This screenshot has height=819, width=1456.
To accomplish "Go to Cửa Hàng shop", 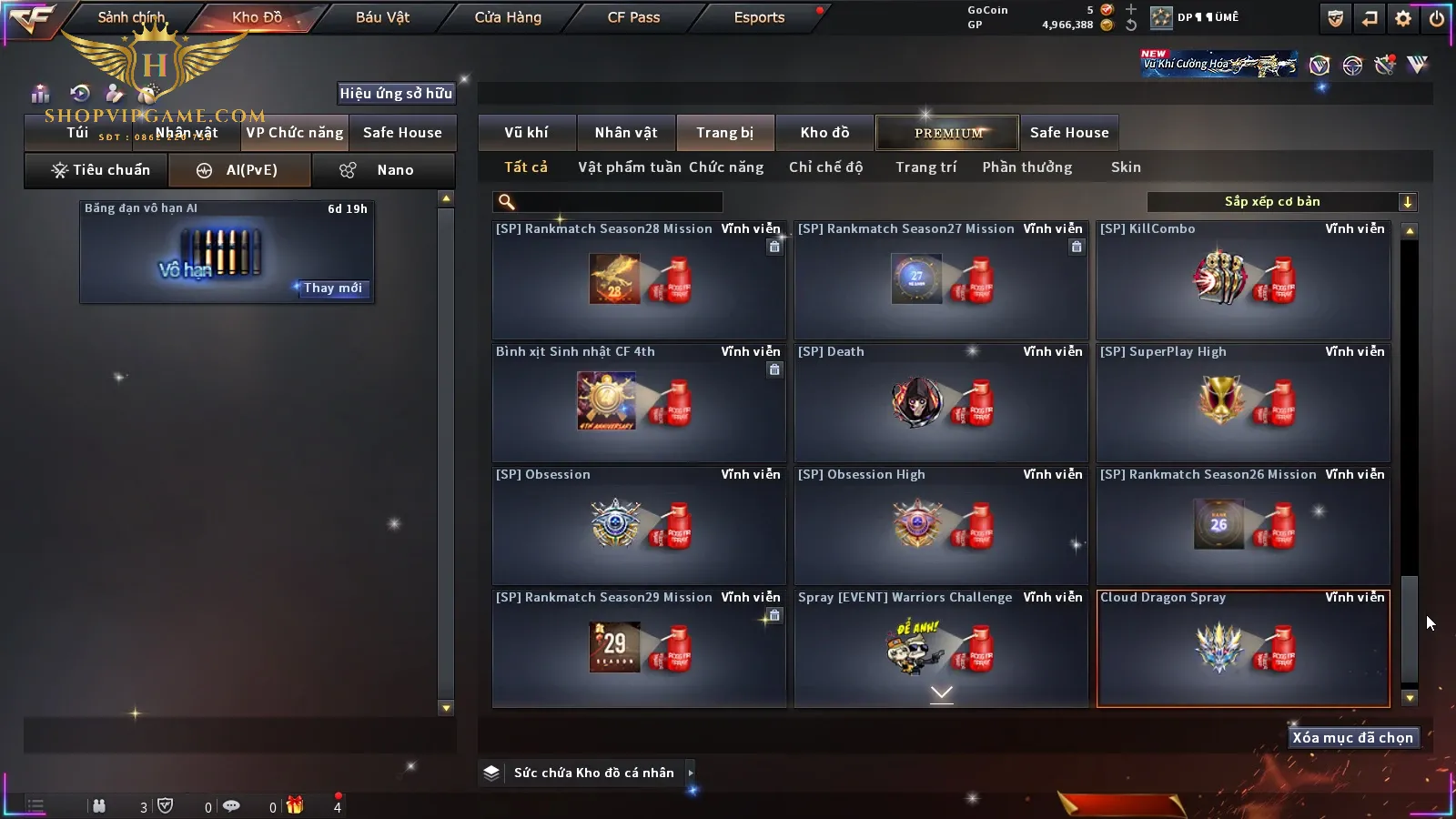I will tap(508, 17).
